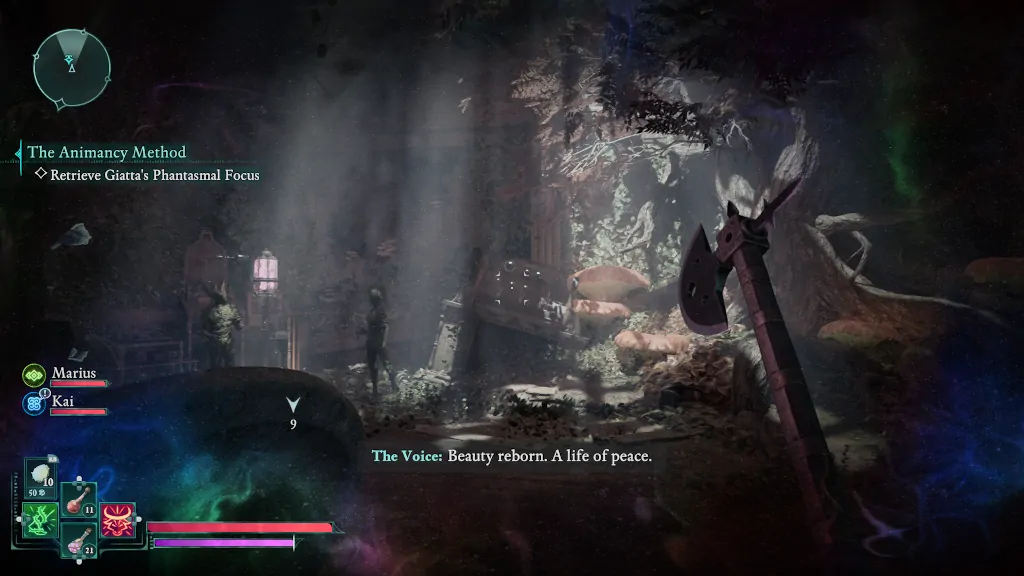Select companion Kai's blue portrait icon
The height and width of the screenshot is (576, 1024).
[x=33, y=403]
